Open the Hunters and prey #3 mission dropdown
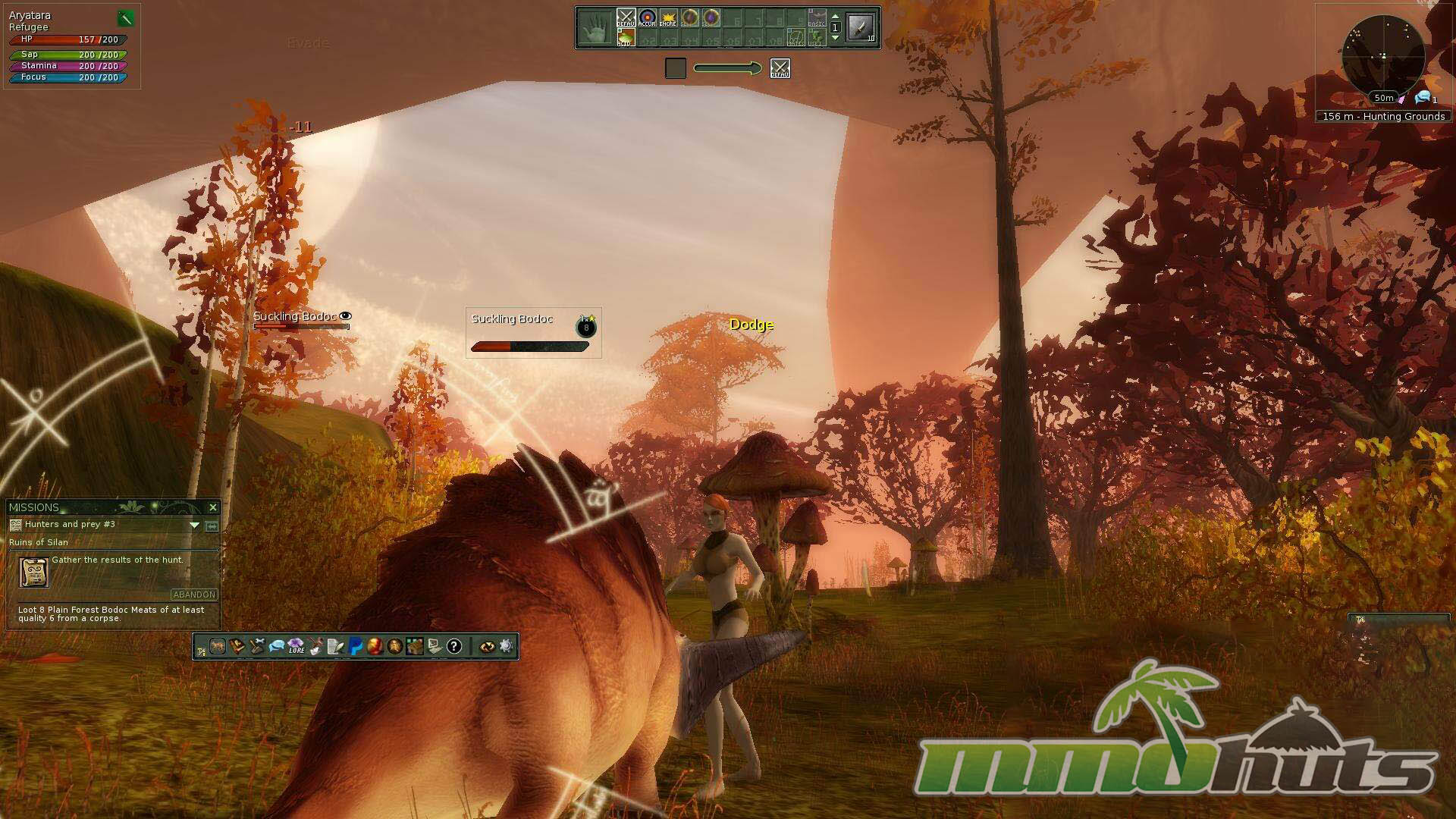 click(194, 525)
